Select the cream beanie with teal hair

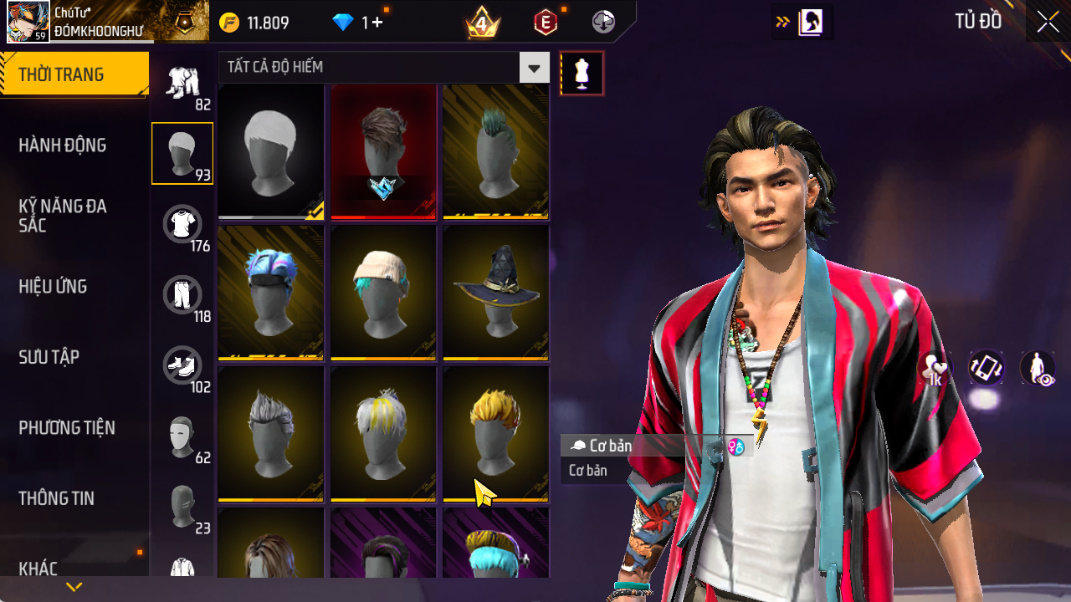click(383, 292)
